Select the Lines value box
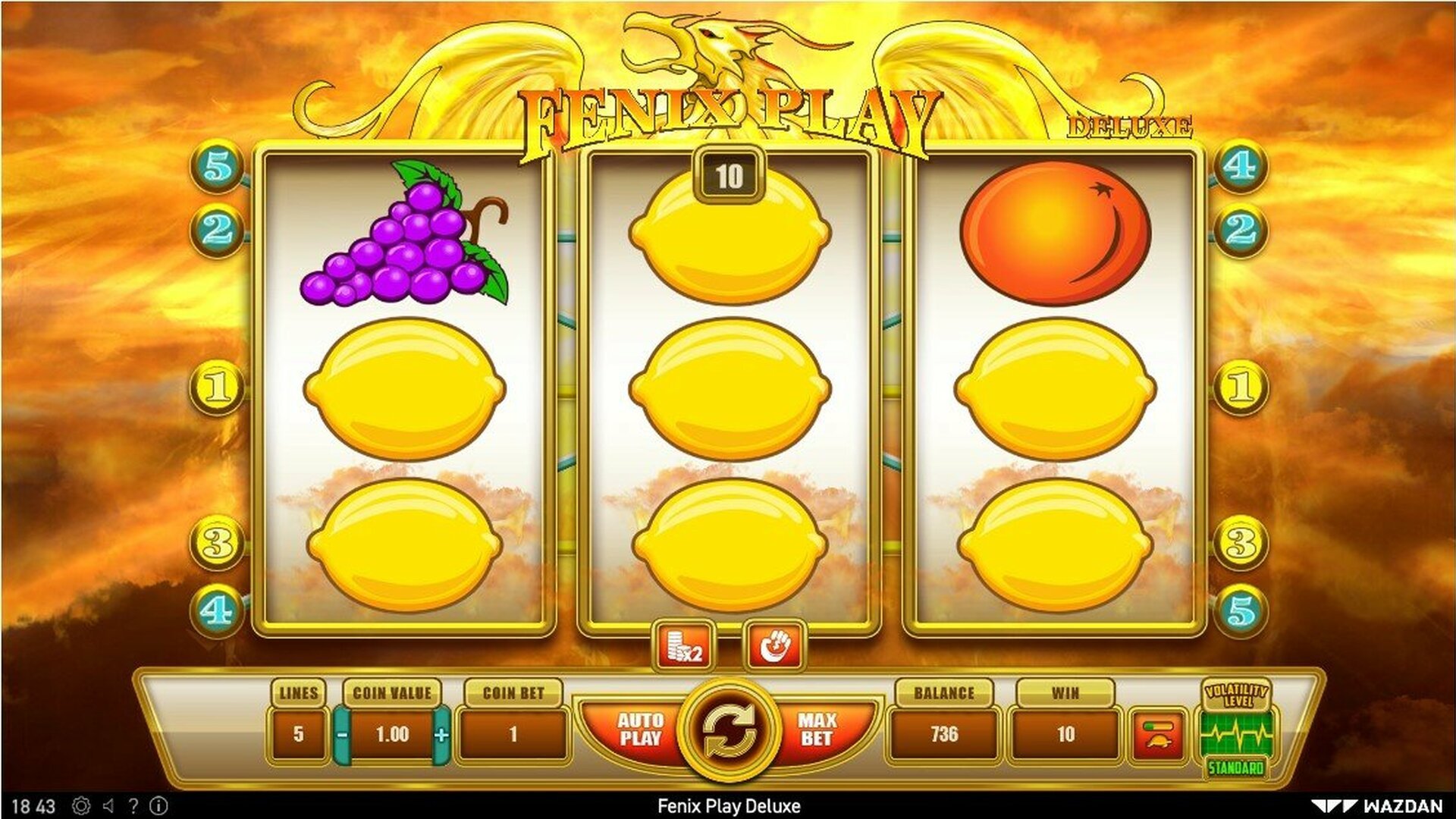The image size is (1456, 819). 298,734
